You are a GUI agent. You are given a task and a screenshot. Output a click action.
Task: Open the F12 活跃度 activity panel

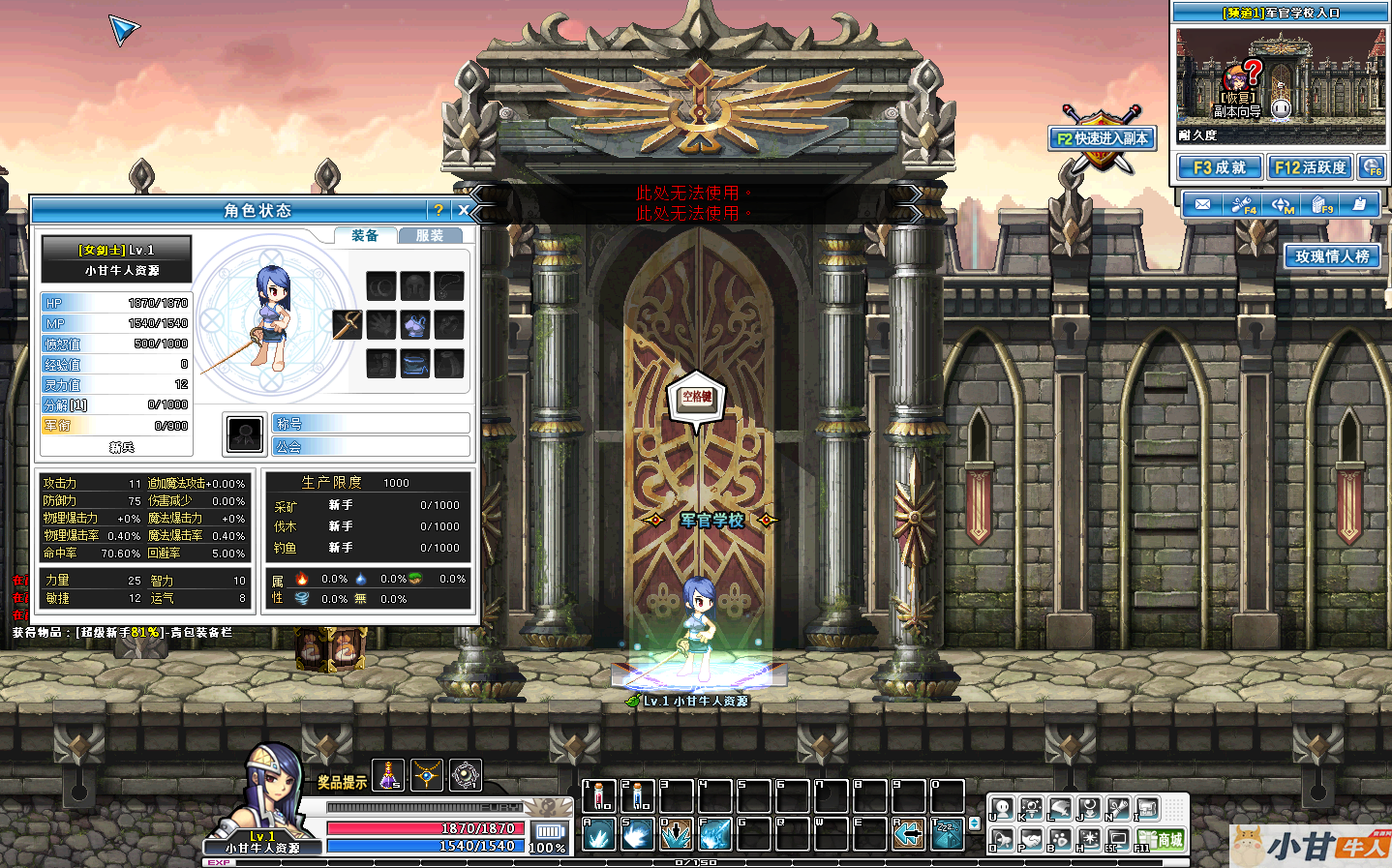click(1310, 167)
